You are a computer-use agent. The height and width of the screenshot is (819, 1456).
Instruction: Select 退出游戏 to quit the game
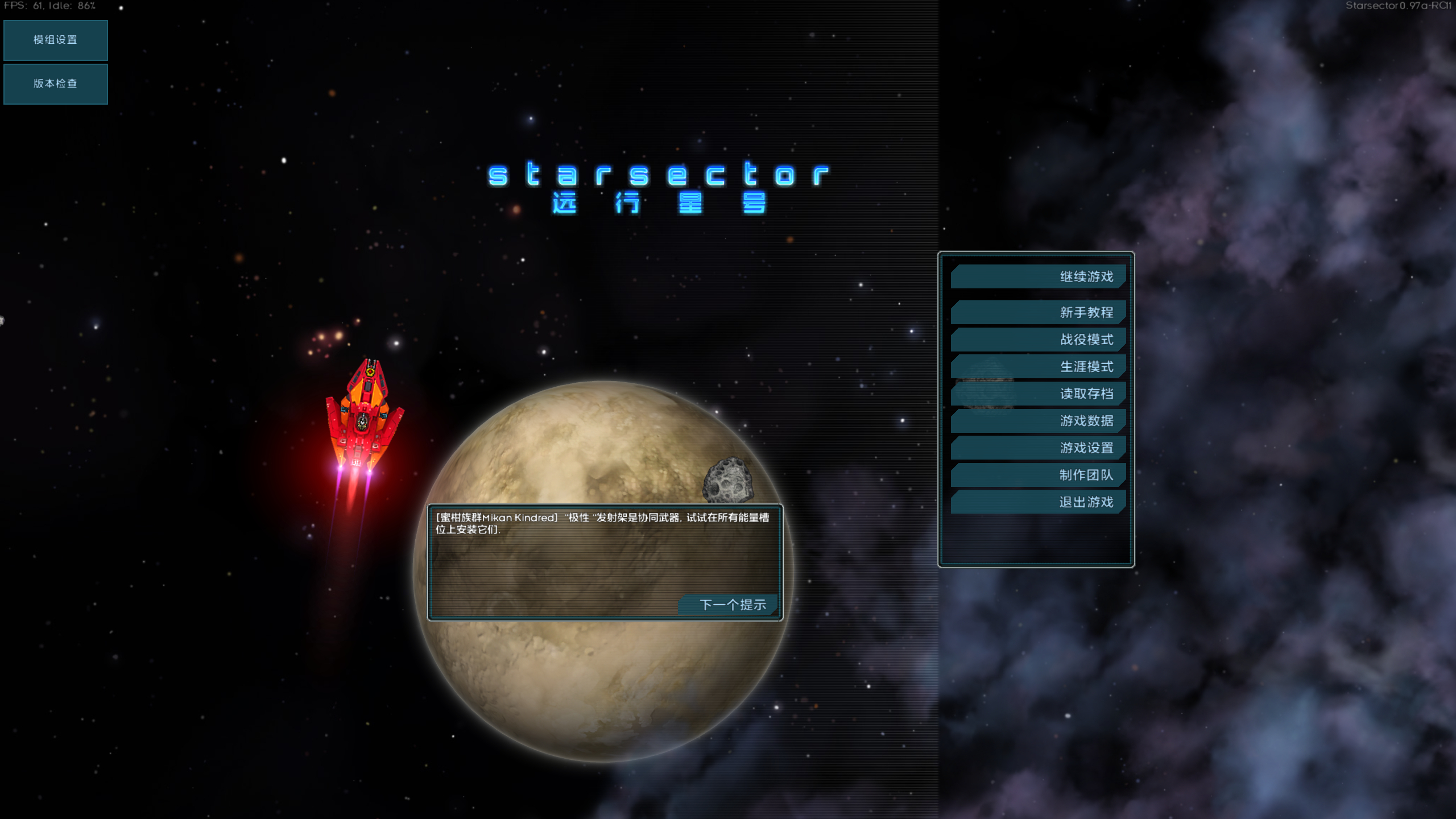click(x=1038, y=502)
